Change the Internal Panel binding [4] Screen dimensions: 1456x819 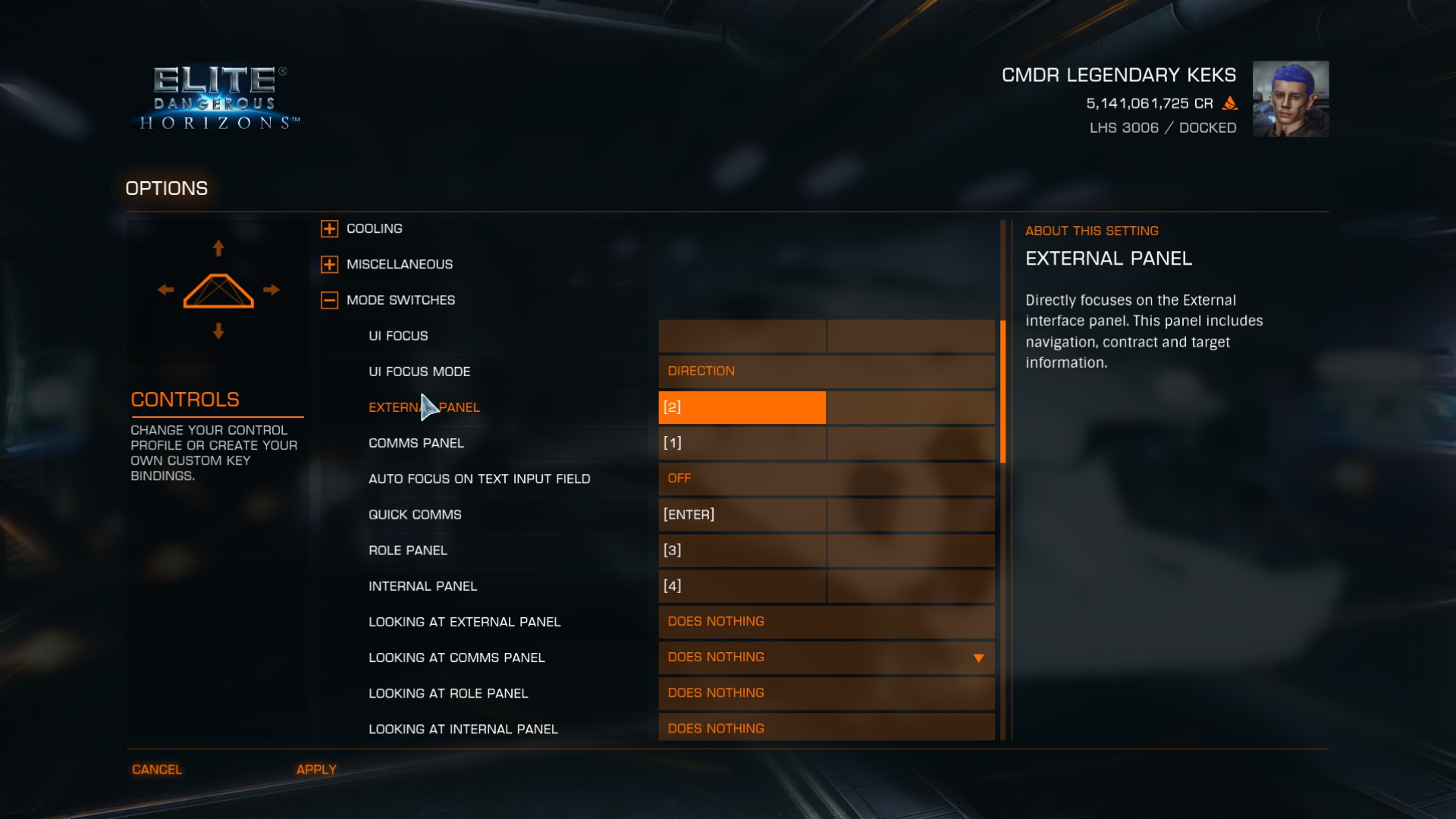742,586
